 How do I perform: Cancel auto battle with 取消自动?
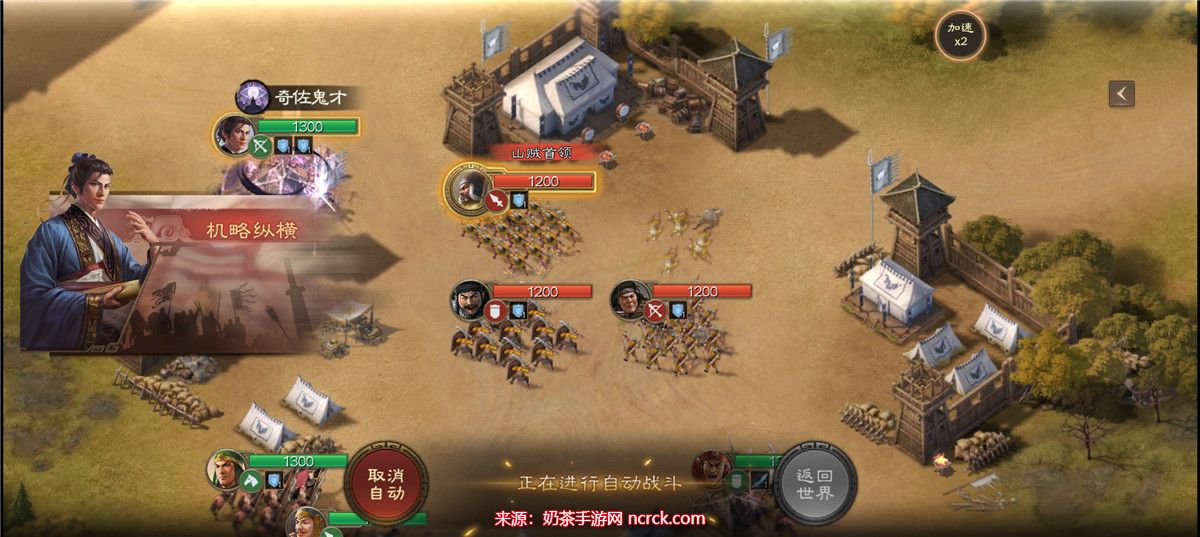click(x=386, y=483)
